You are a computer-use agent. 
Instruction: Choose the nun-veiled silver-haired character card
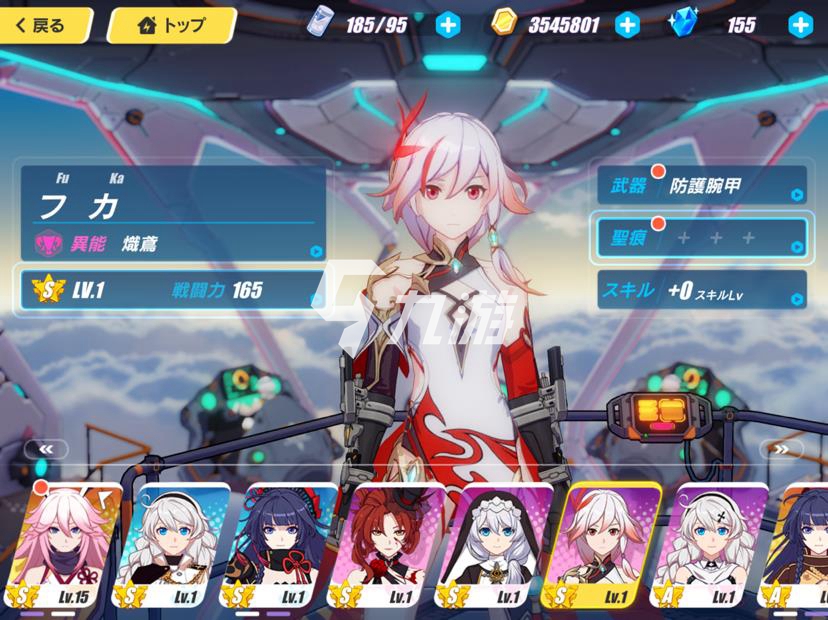pyautogui.click(x=497, y=547)
